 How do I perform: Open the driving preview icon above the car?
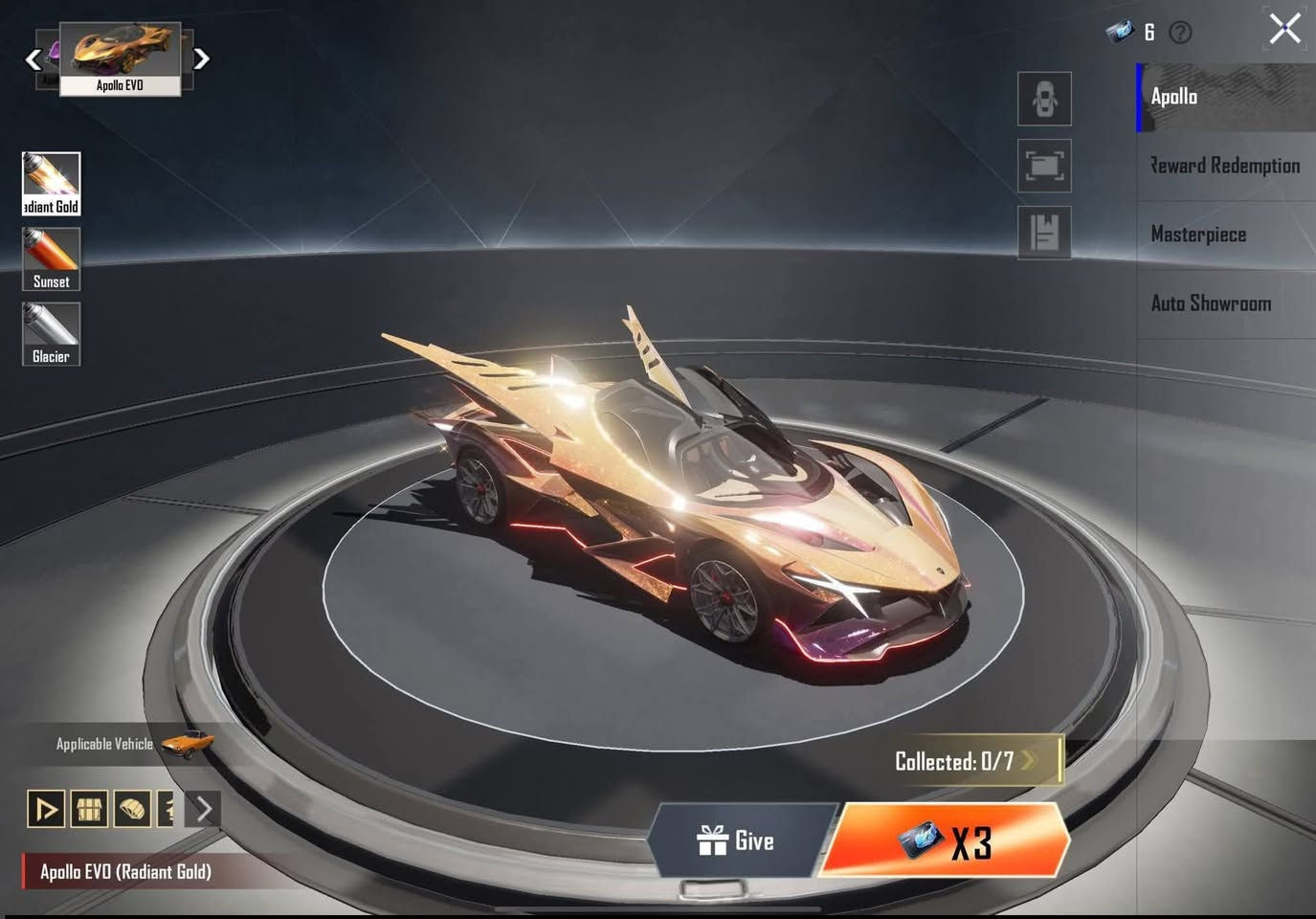[1043, 99]
